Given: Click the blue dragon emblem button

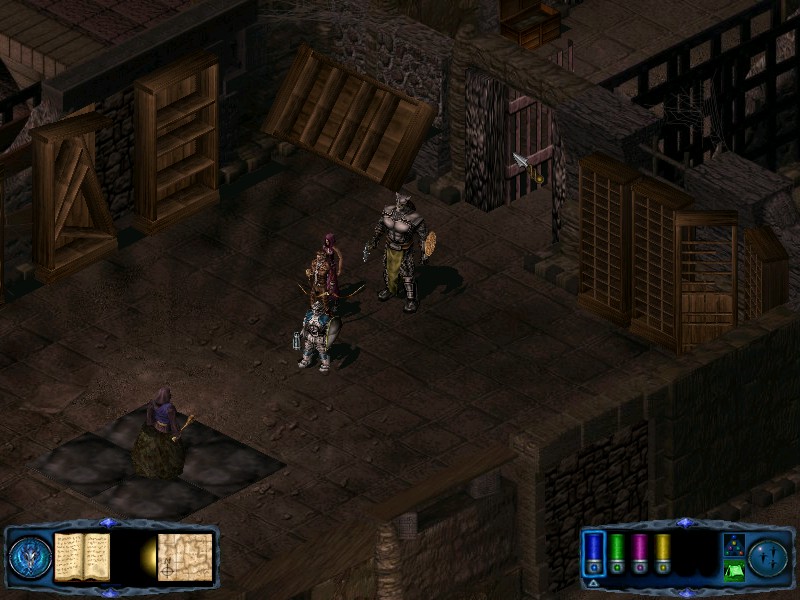Looking at the screenshot, I should 30,557.
